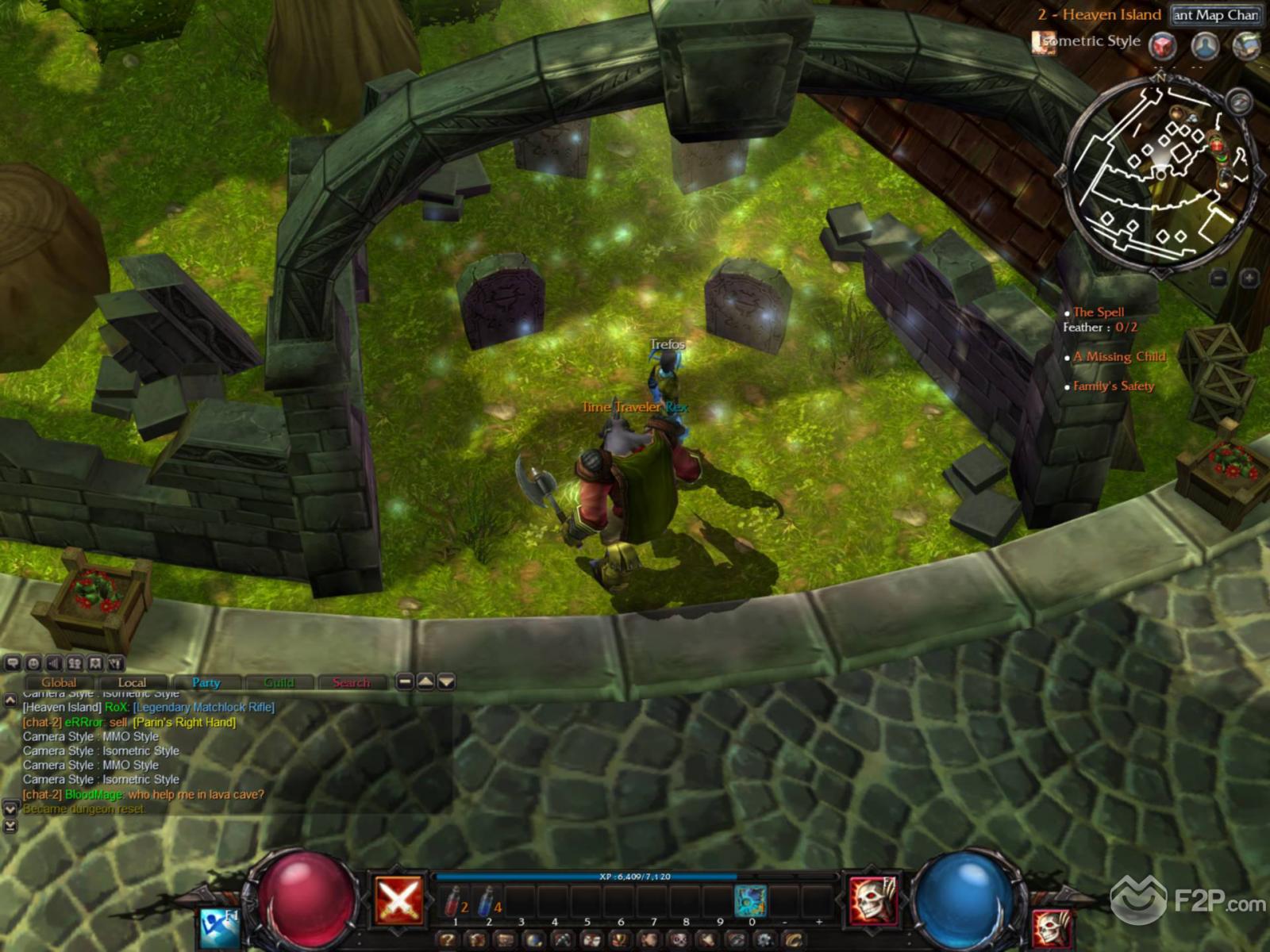
Task: Click the circular minimap
Action: click(1160, 173)
